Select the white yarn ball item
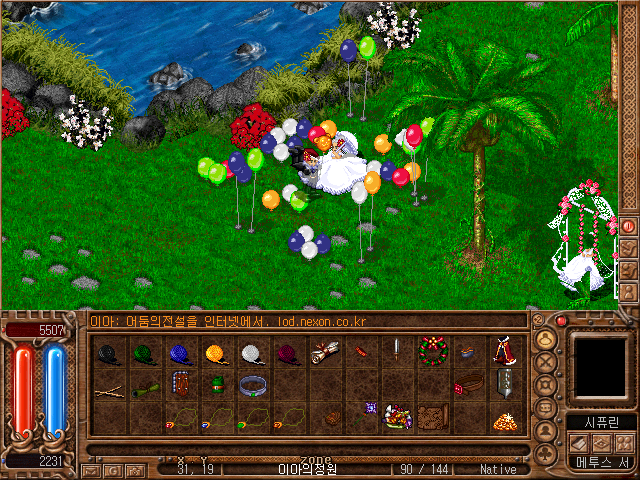Image resolution: width=640 pixels, height=480 pixels. tap(251, 352)
